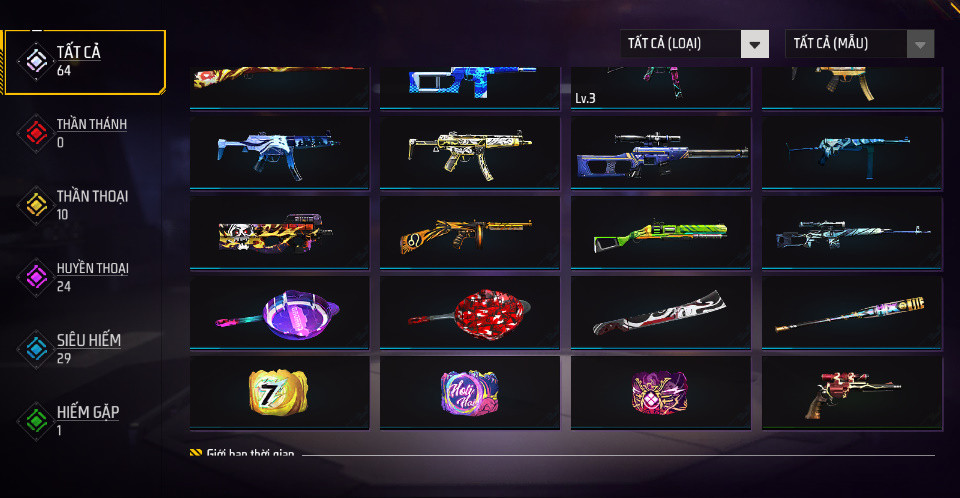Pick the red revolver skin

click(851, 393)
